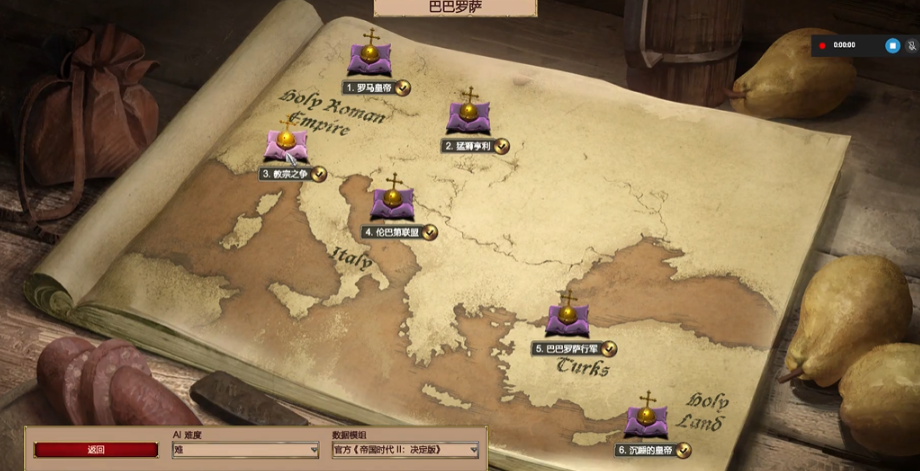Choose mission 5. 巴巴罗萨行军
Screen dimensions: 920x471
point(567,320)
